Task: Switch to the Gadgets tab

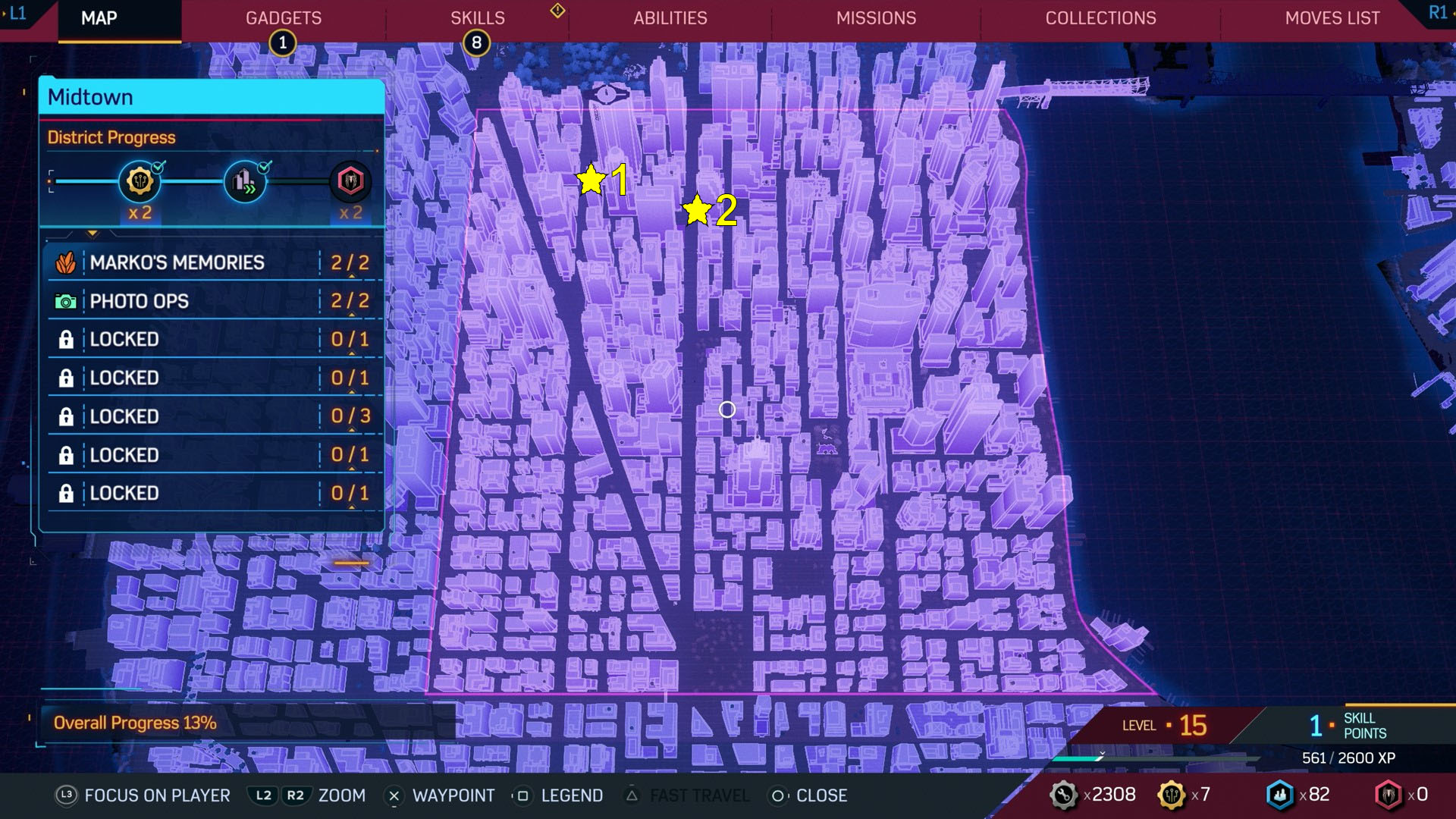Action: (x=283, y=18)
